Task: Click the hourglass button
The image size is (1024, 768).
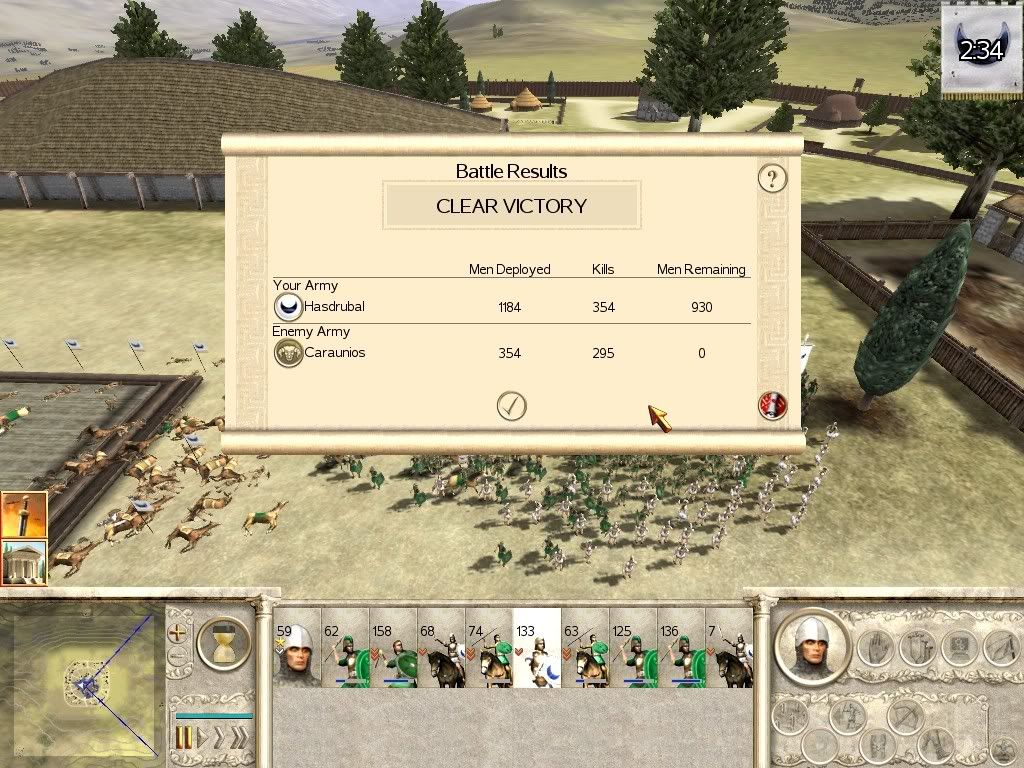Action: (223, 643)
